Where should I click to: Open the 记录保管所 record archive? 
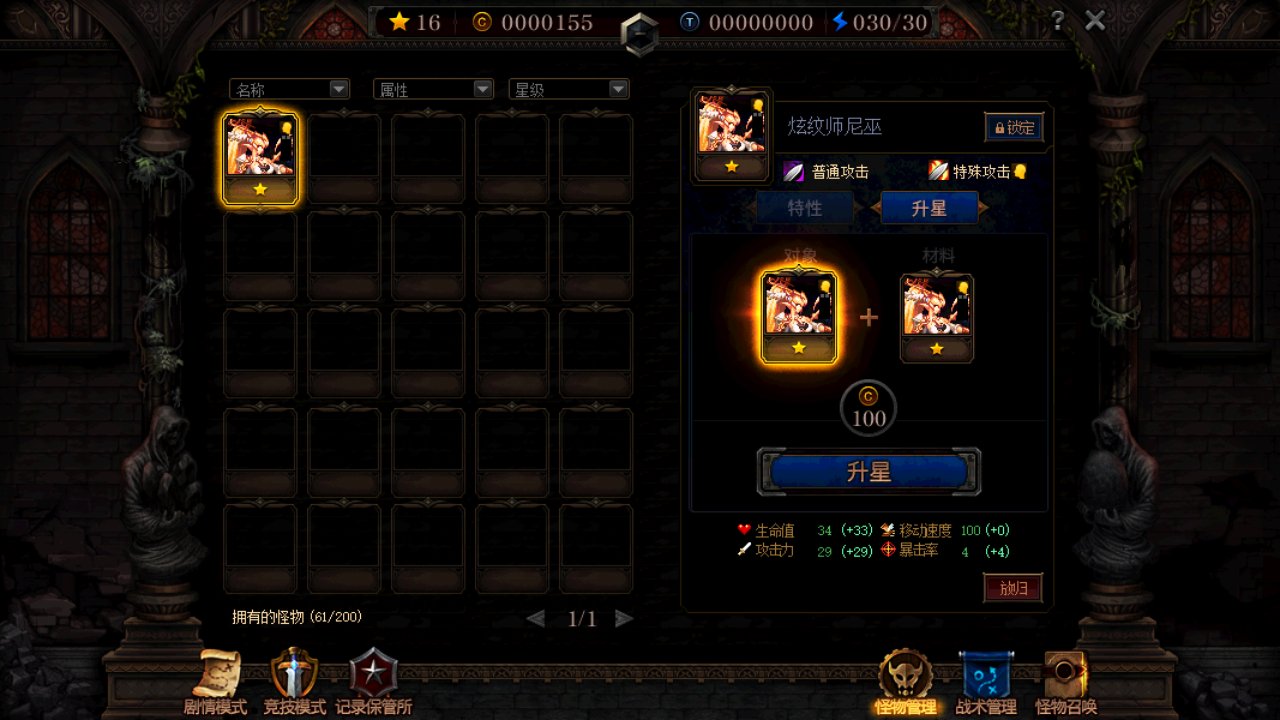tap(373, 682)
